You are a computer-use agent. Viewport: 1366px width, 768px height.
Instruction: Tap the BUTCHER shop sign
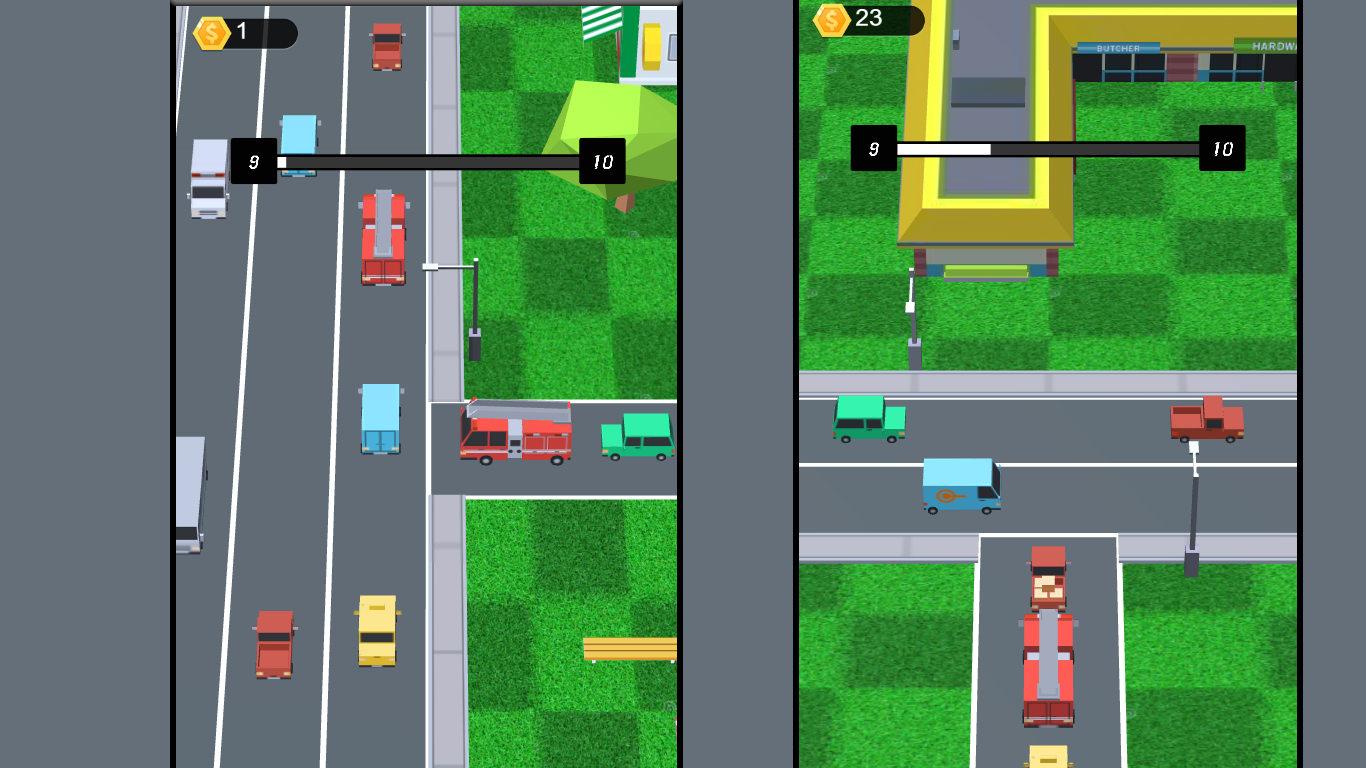[x=1120, y=46]
